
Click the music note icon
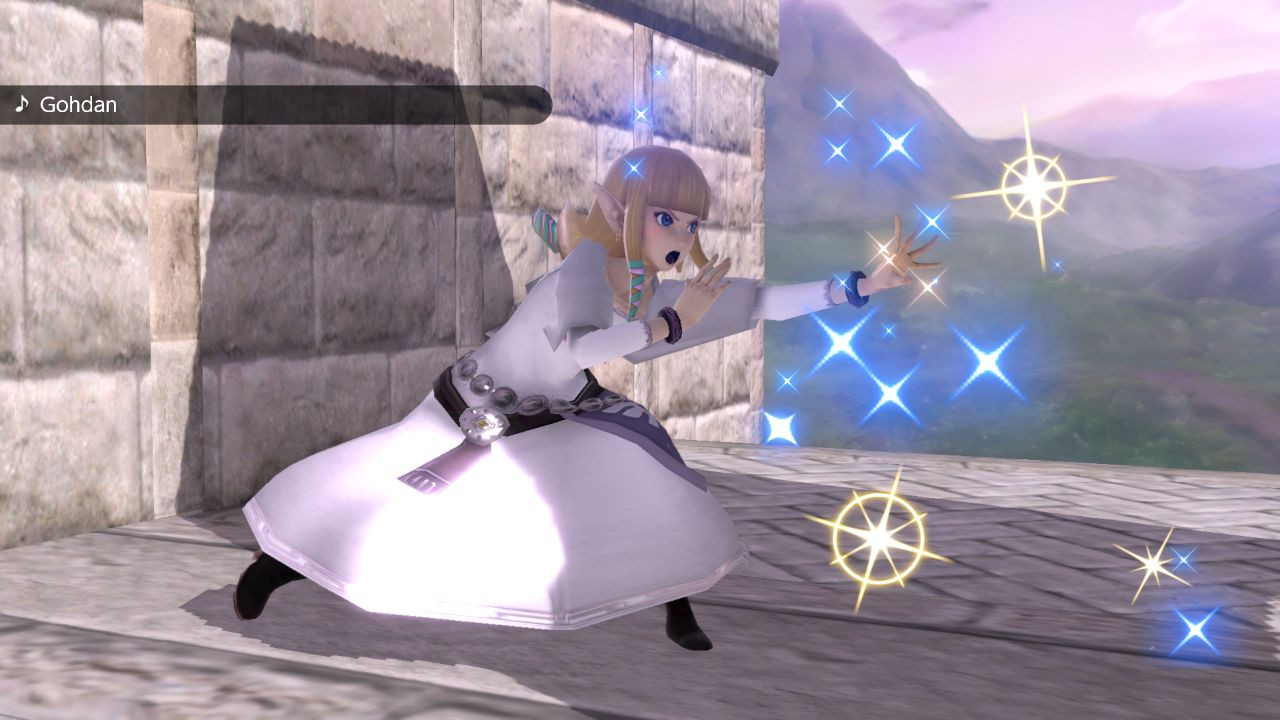pos(22,104)
